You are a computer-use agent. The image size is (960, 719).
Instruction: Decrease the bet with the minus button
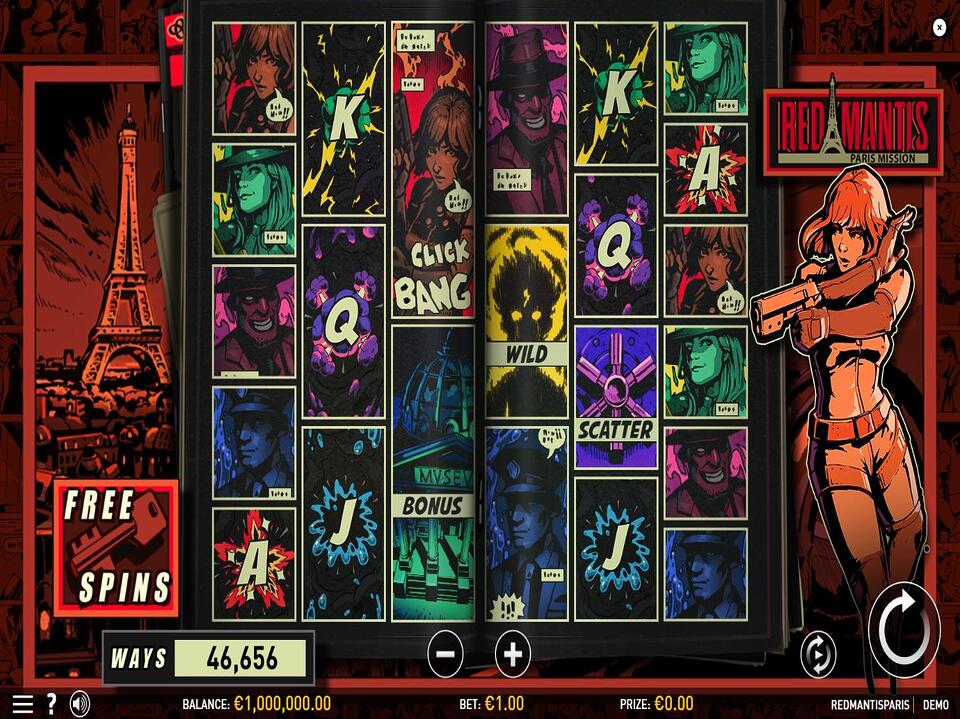[x=446, y=654]
